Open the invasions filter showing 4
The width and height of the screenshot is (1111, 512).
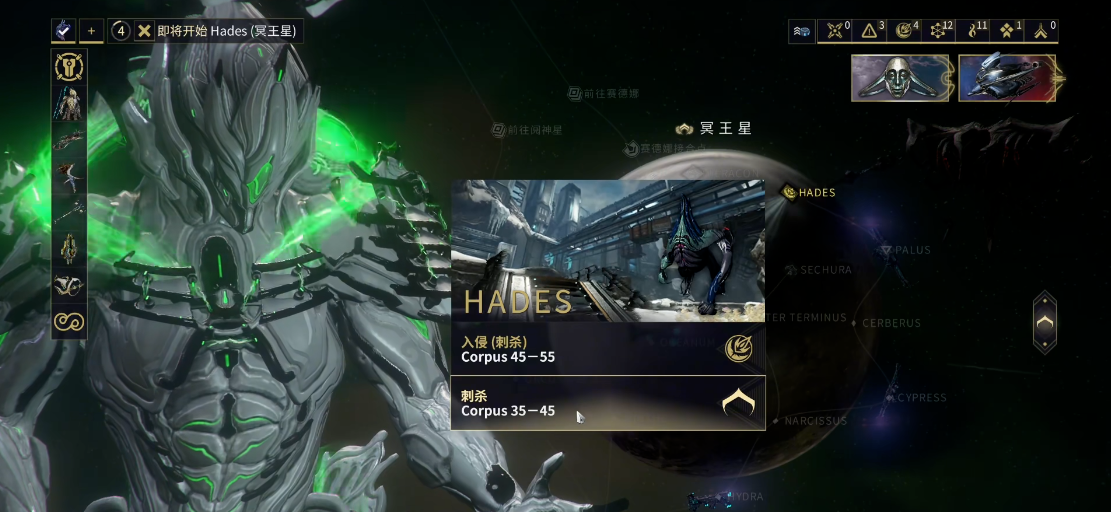click(906, 31)
